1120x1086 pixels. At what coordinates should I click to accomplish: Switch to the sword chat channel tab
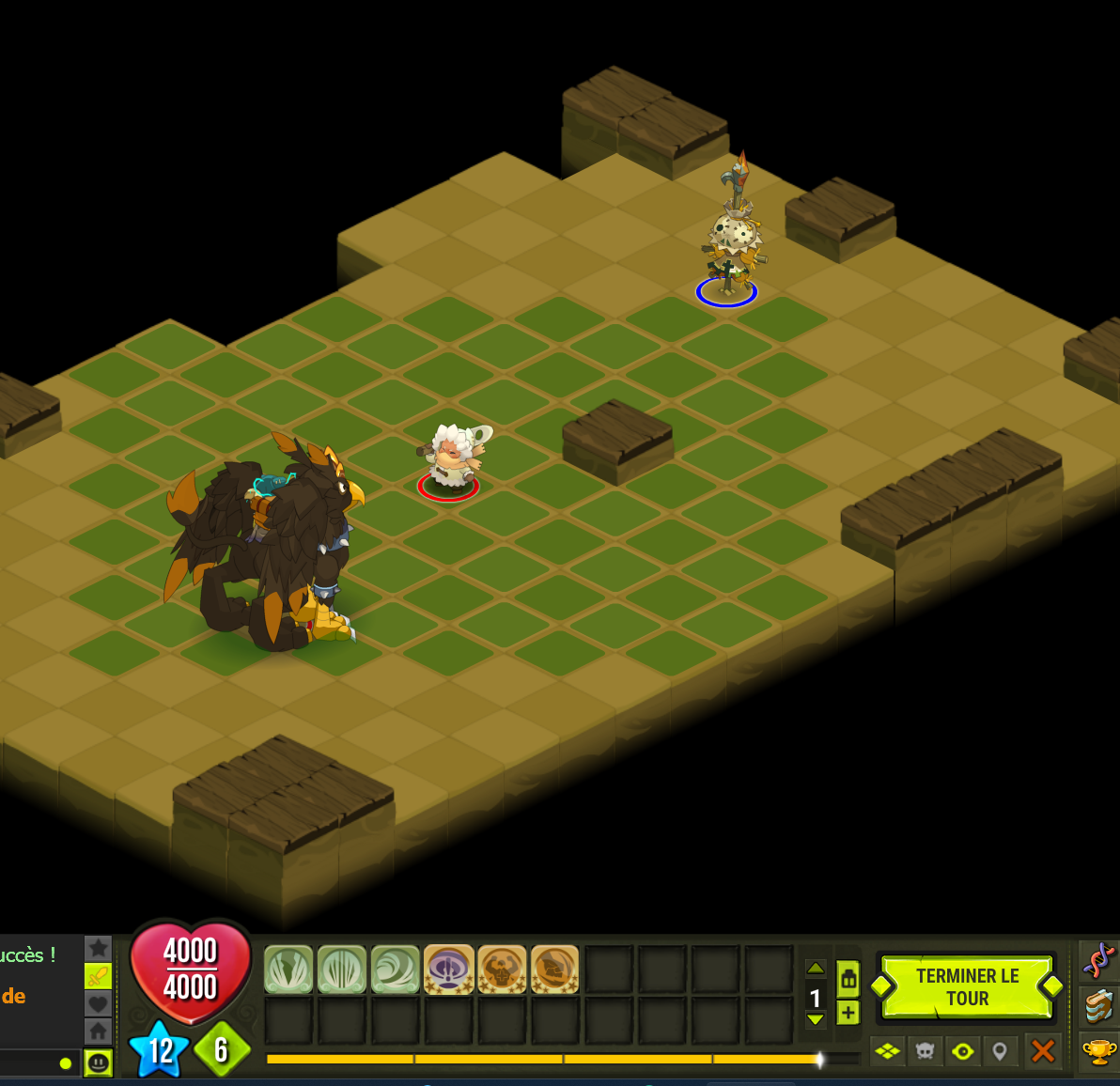99,976
